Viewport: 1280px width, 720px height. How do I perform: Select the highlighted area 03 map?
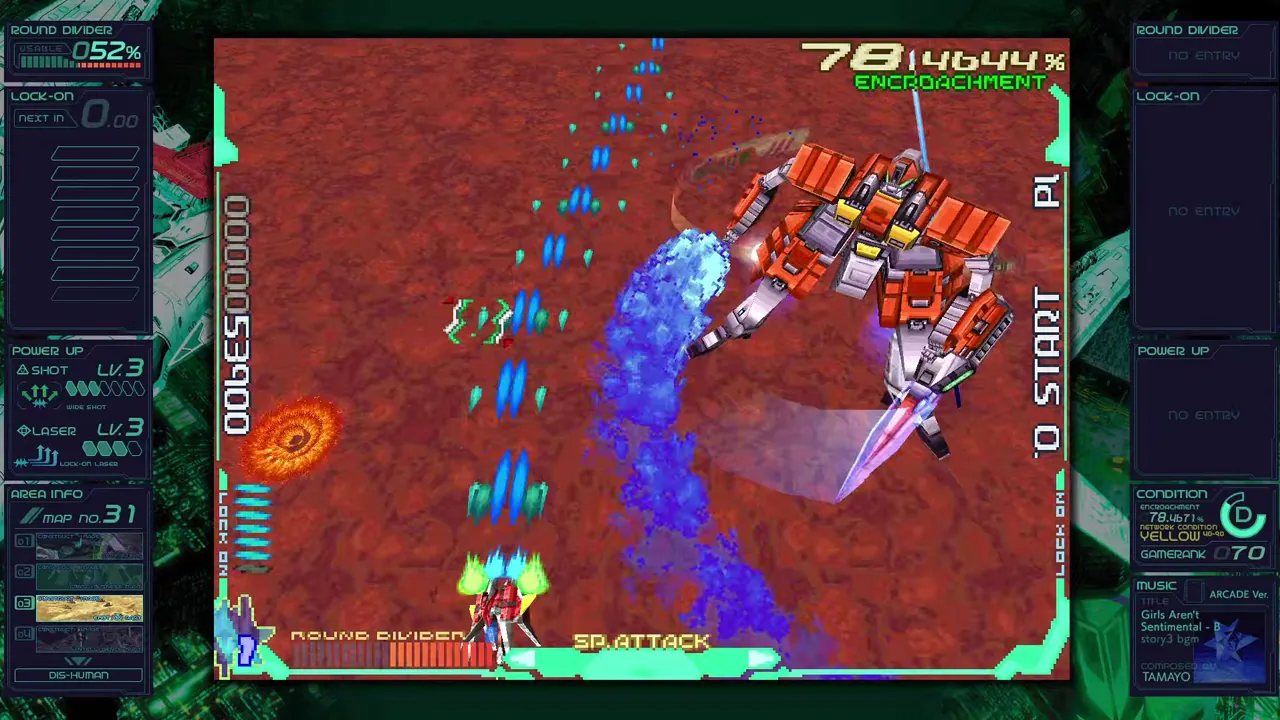tap(90, 606)
